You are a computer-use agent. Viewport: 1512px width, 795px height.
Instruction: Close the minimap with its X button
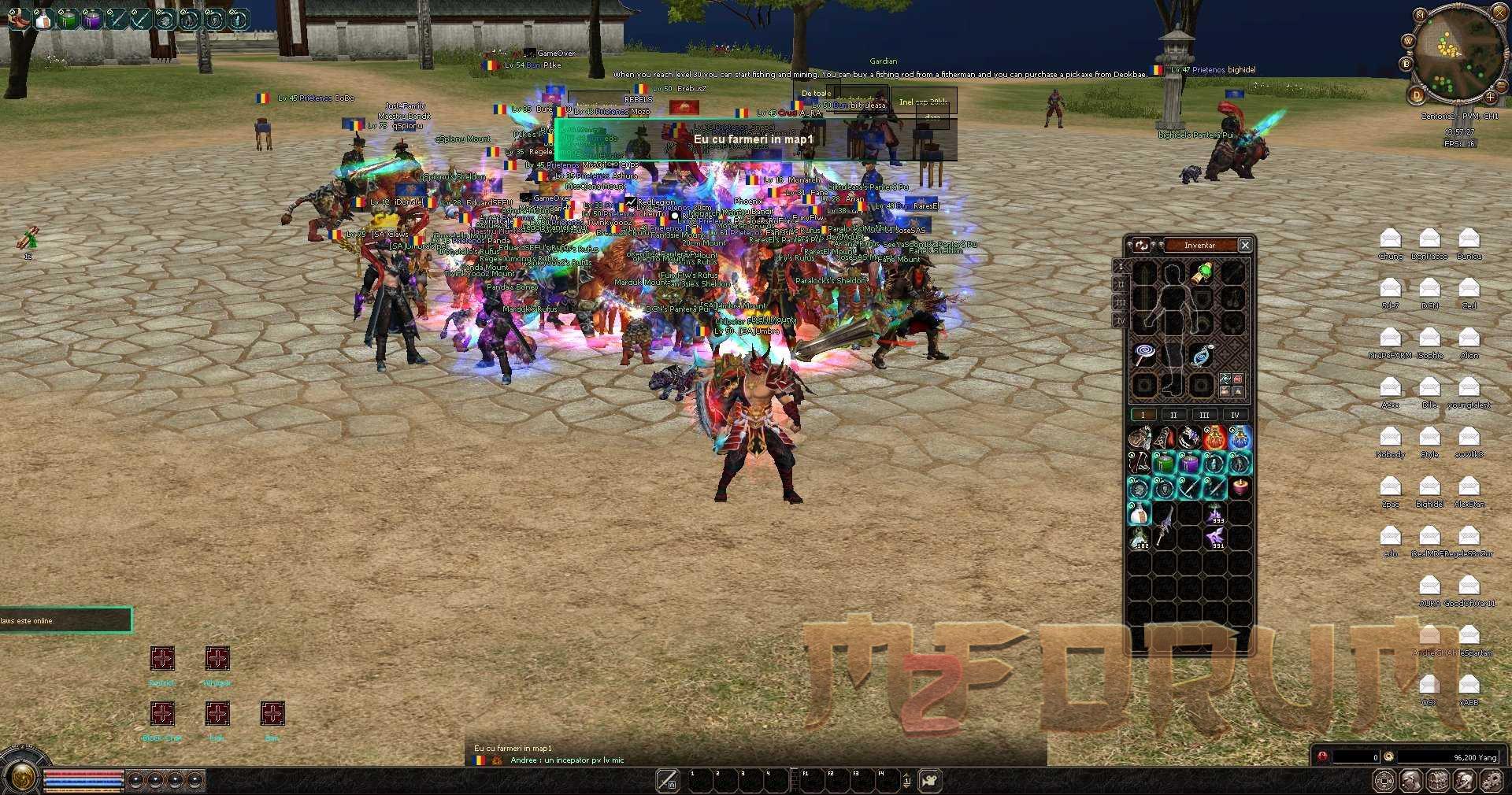[1499, 12]
